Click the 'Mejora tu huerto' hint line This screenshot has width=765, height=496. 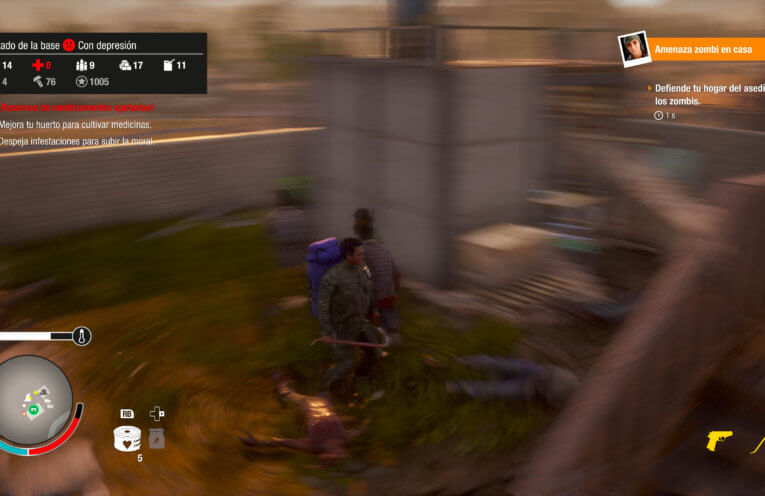pos(76,125)
